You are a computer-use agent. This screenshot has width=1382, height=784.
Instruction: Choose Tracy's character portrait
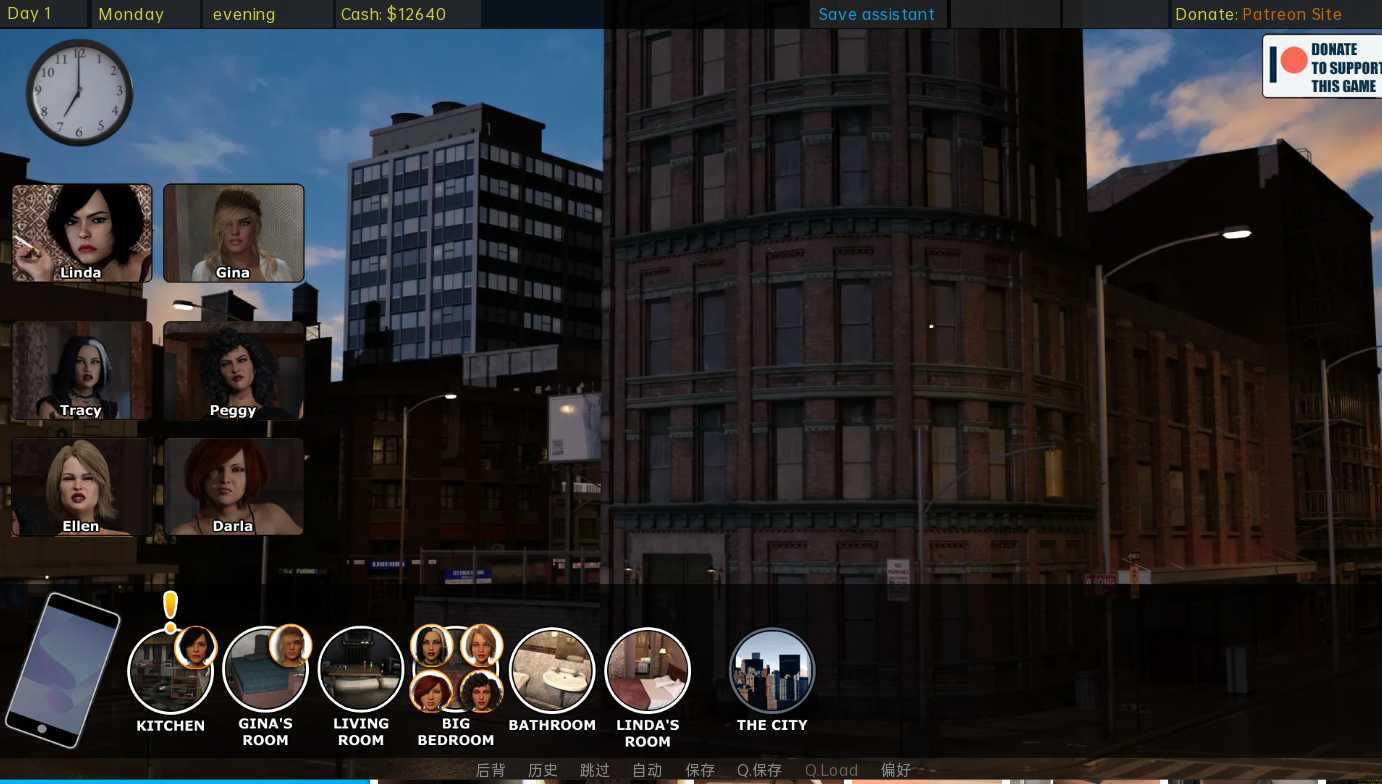point(82,370)
